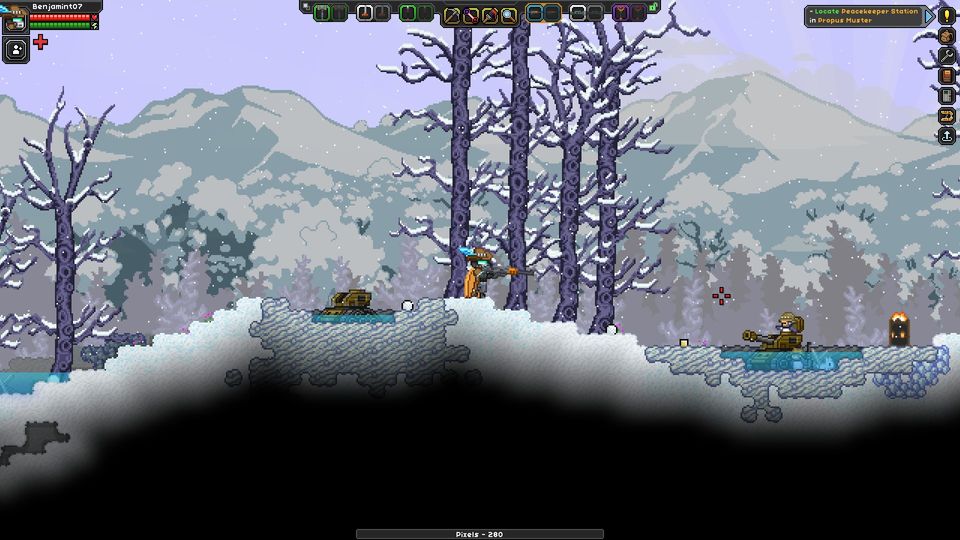This screenshot has width=960, height=540.
Task: Select the purple-bordered hotbar slot
Action: pos(622,14)
